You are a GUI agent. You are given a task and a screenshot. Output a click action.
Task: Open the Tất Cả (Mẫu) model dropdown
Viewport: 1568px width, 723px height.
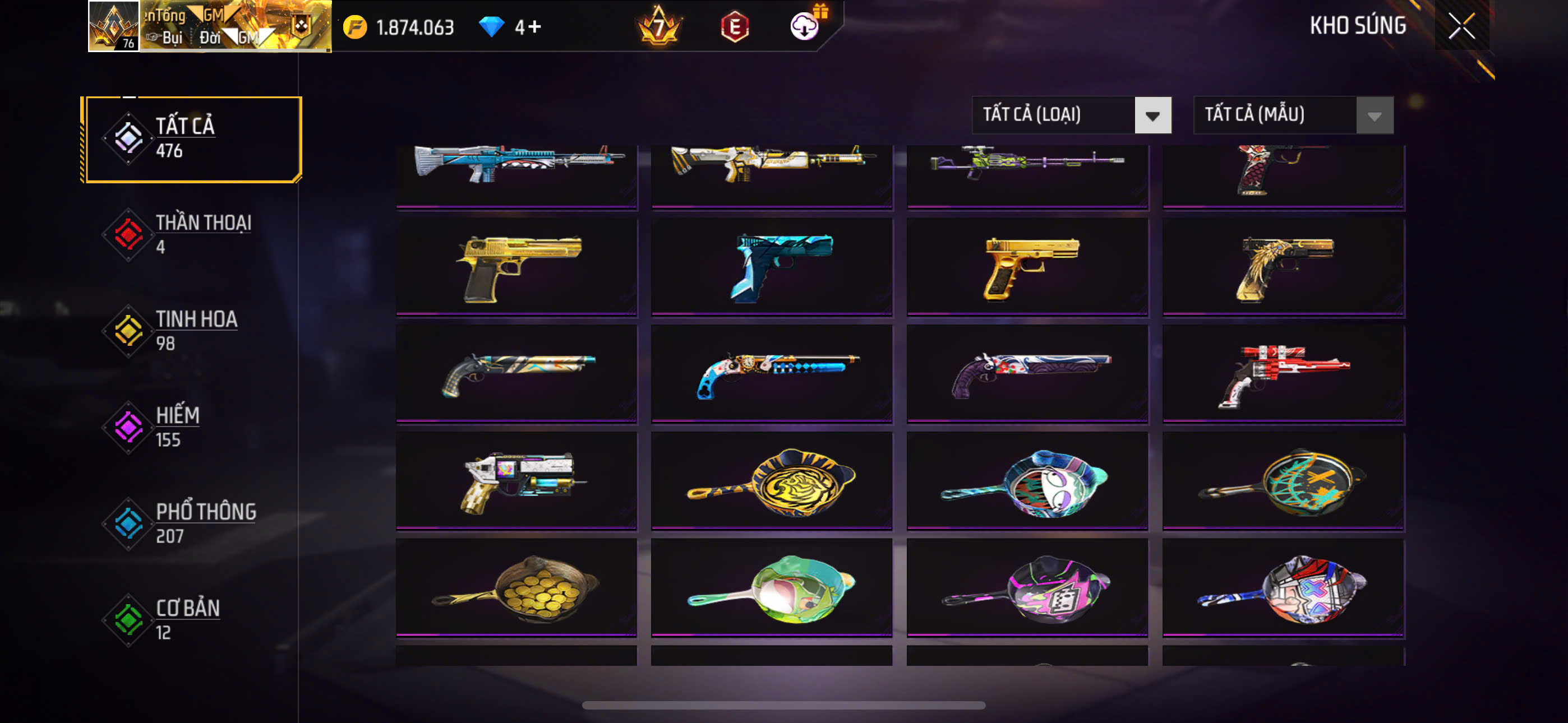(1293, 115)
